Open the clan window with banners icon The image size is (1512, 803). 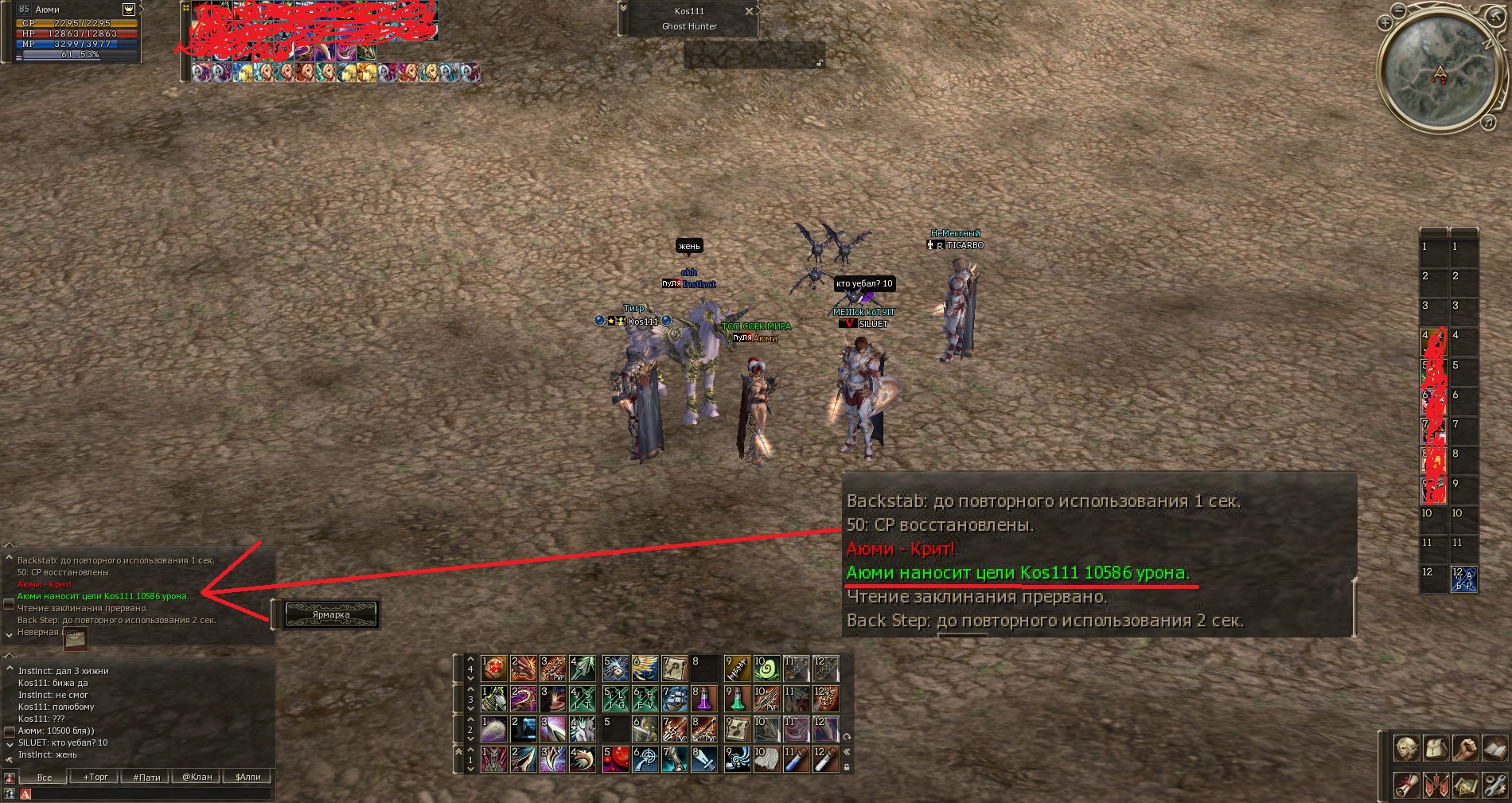pos(1436,785)
